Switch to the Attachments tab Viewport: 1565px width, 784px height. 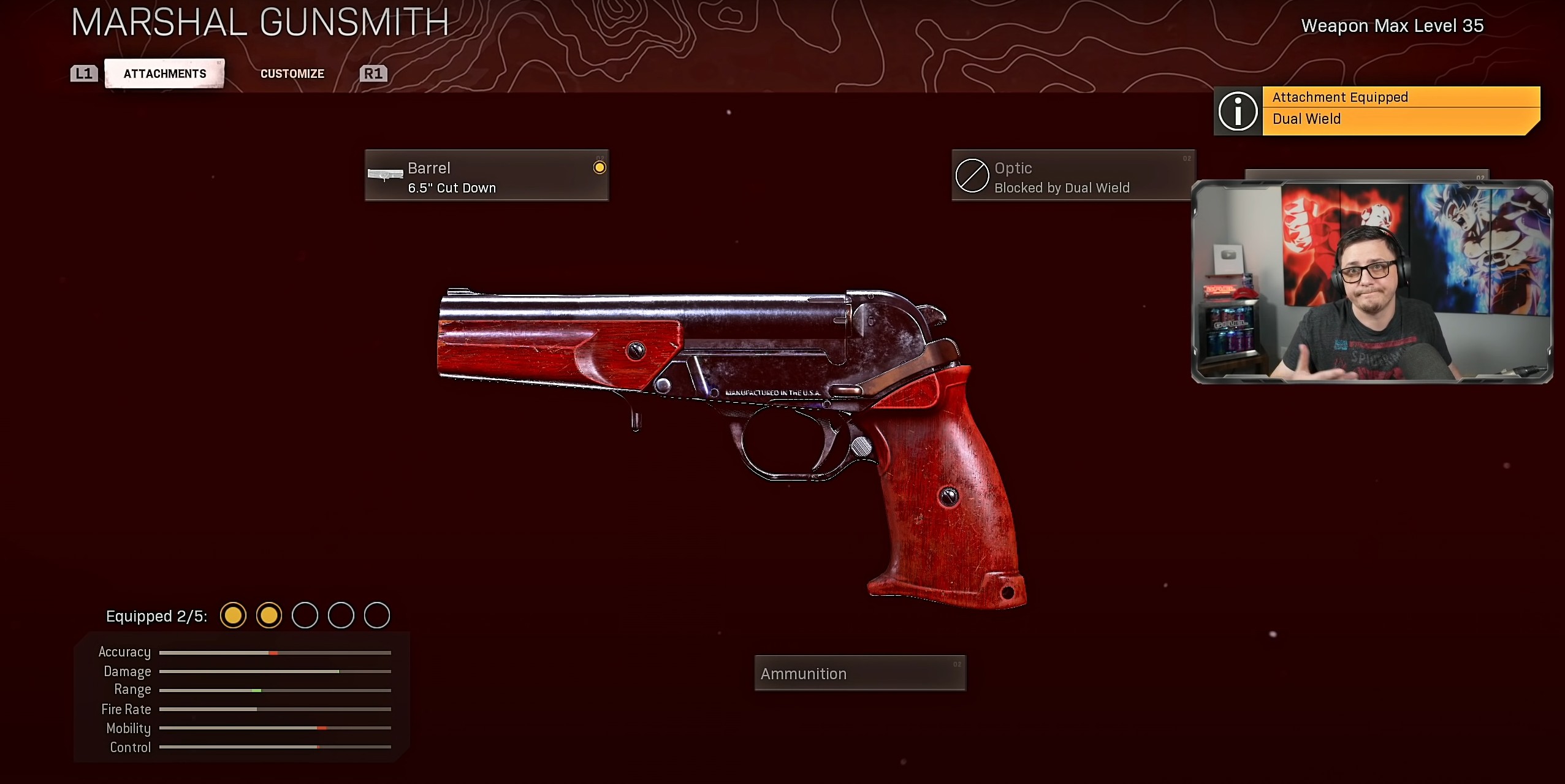point(164,74)
